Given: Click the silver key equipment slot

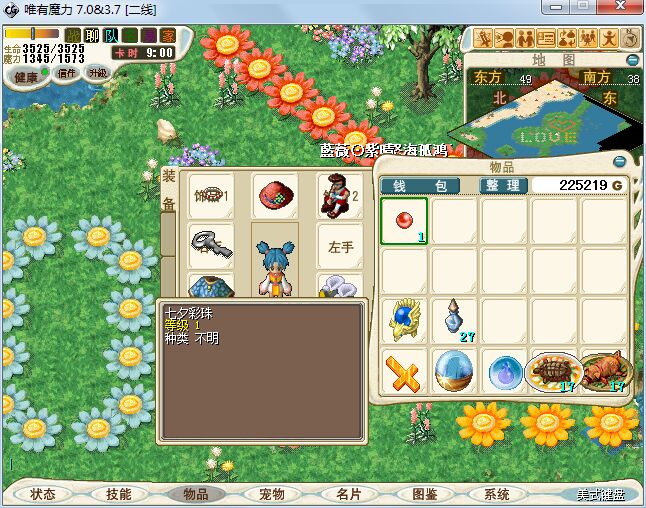Looking at the screenshot, I should tap(210, 246).
